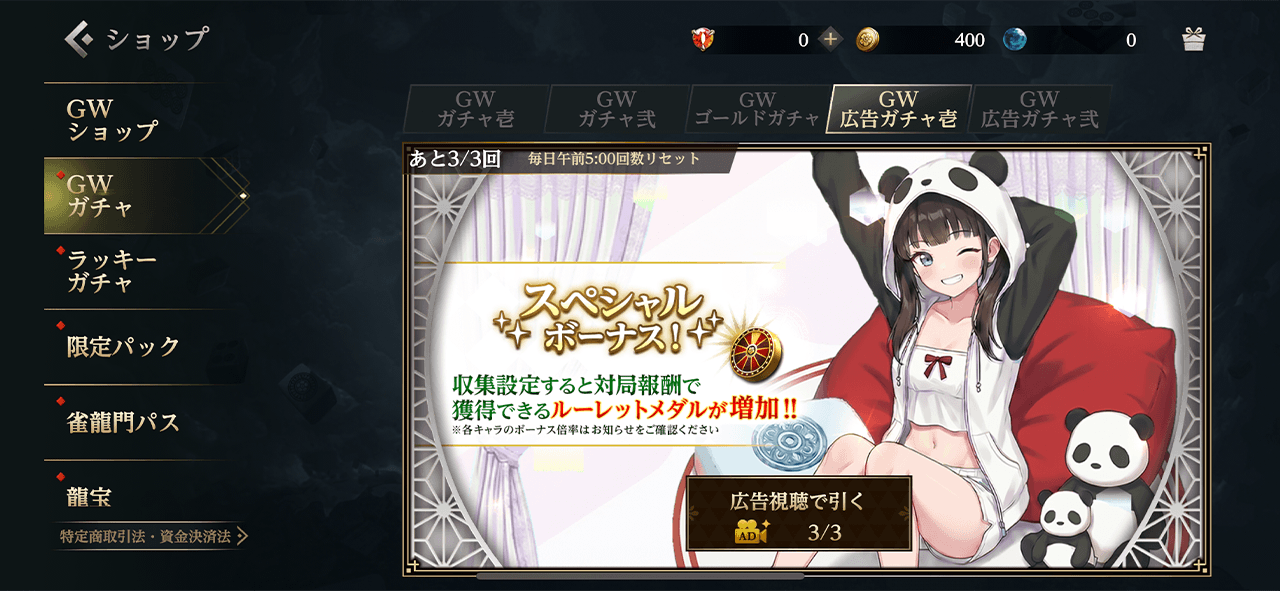Go back using the shop arrow
The image size is (1280, 591).
[79, 39]
